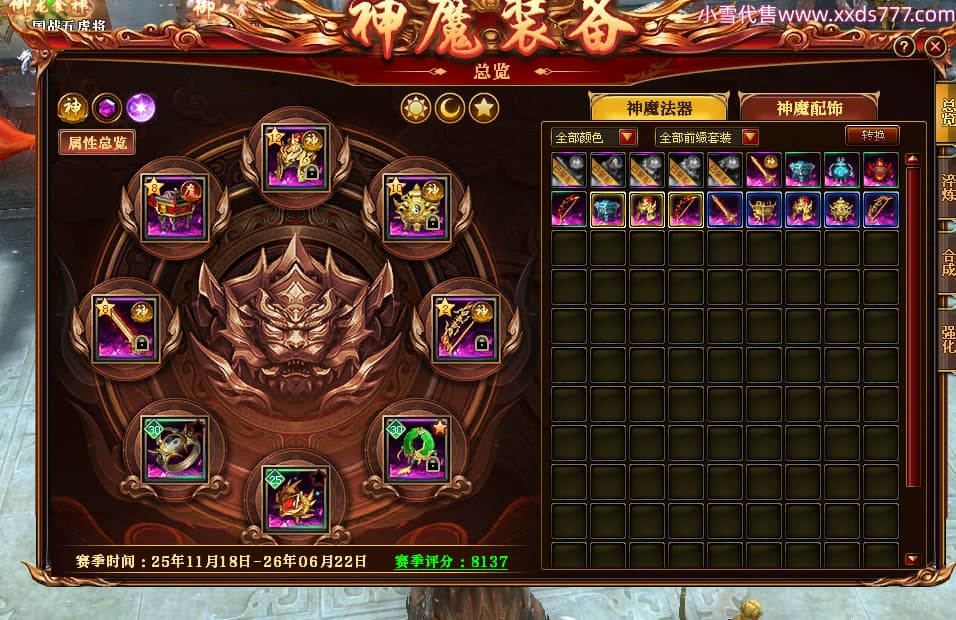
Task: Open the 全部前缀套装 set filter dropdown
Action: (x=707, y=137)
